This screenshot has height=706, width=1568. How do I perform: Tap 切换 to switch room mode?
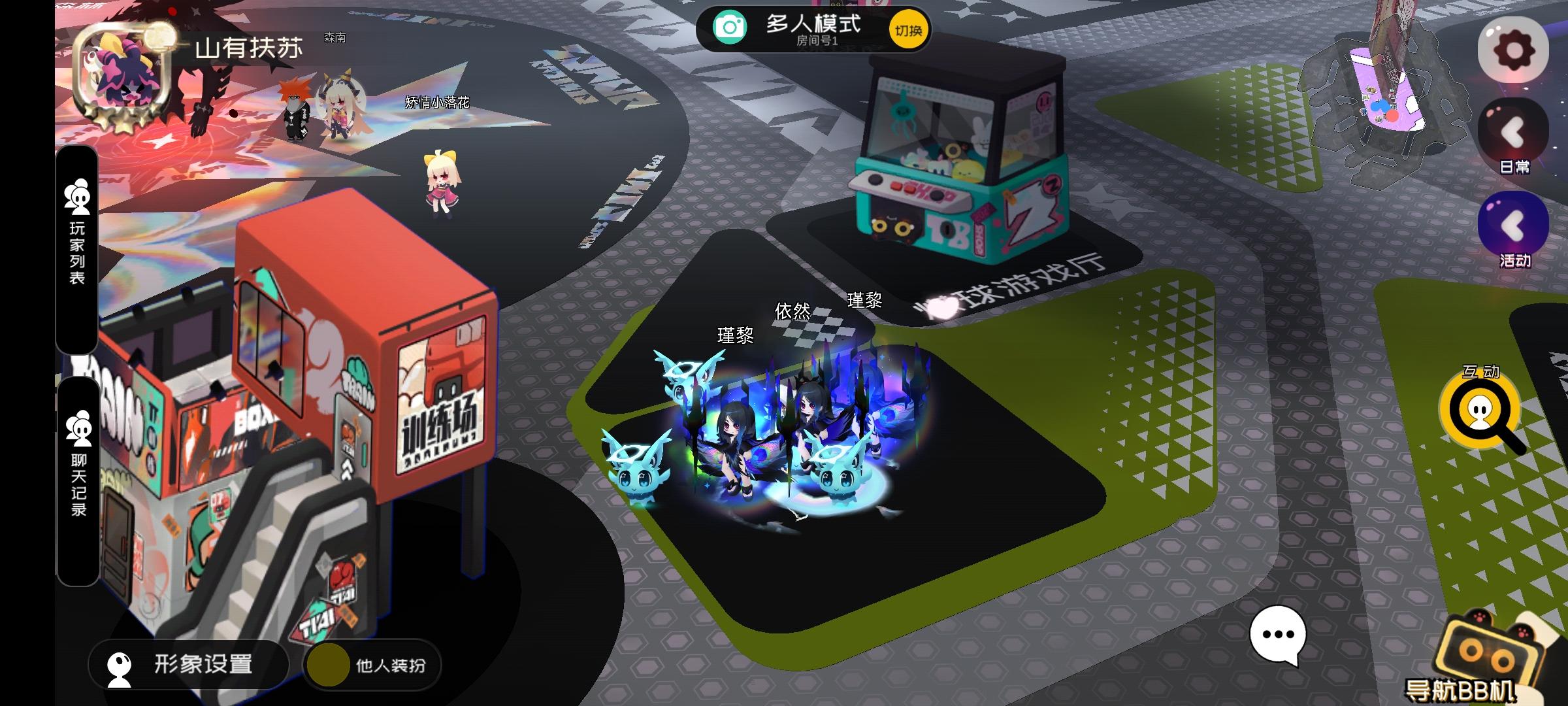(908, 27)
